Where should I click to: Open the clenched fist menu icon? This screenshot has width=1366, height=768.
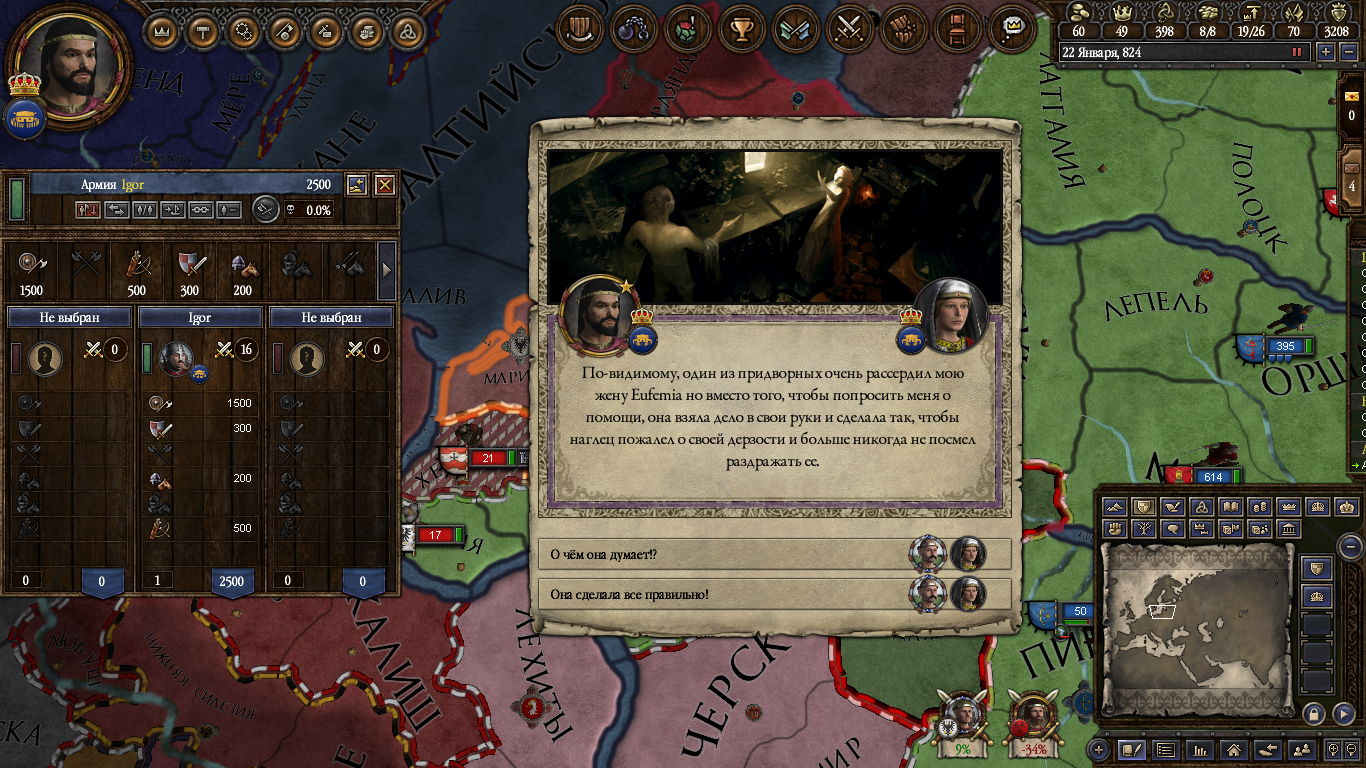904,29
